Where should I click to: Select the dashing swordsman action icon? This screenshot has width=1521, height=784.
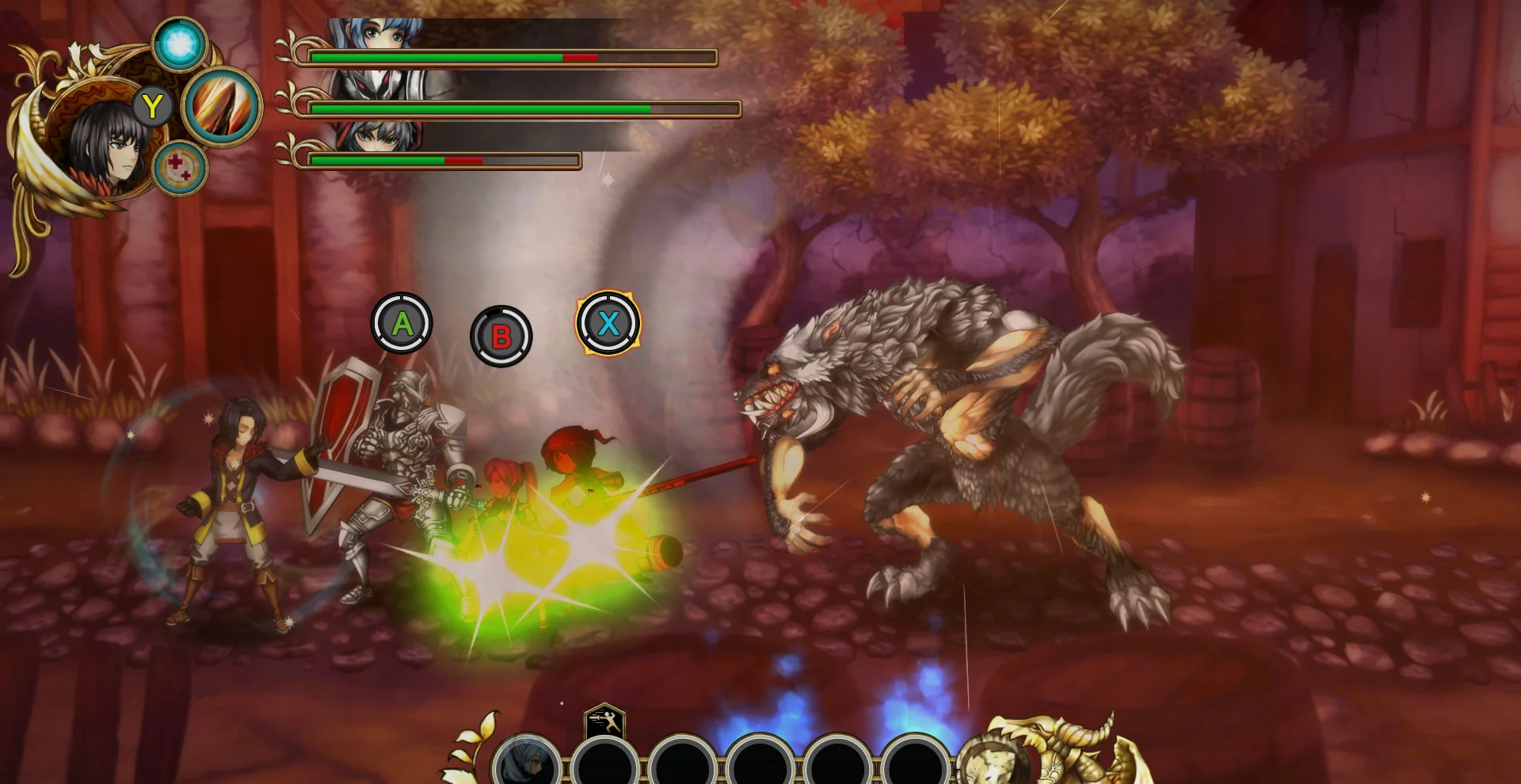point(604,722)
